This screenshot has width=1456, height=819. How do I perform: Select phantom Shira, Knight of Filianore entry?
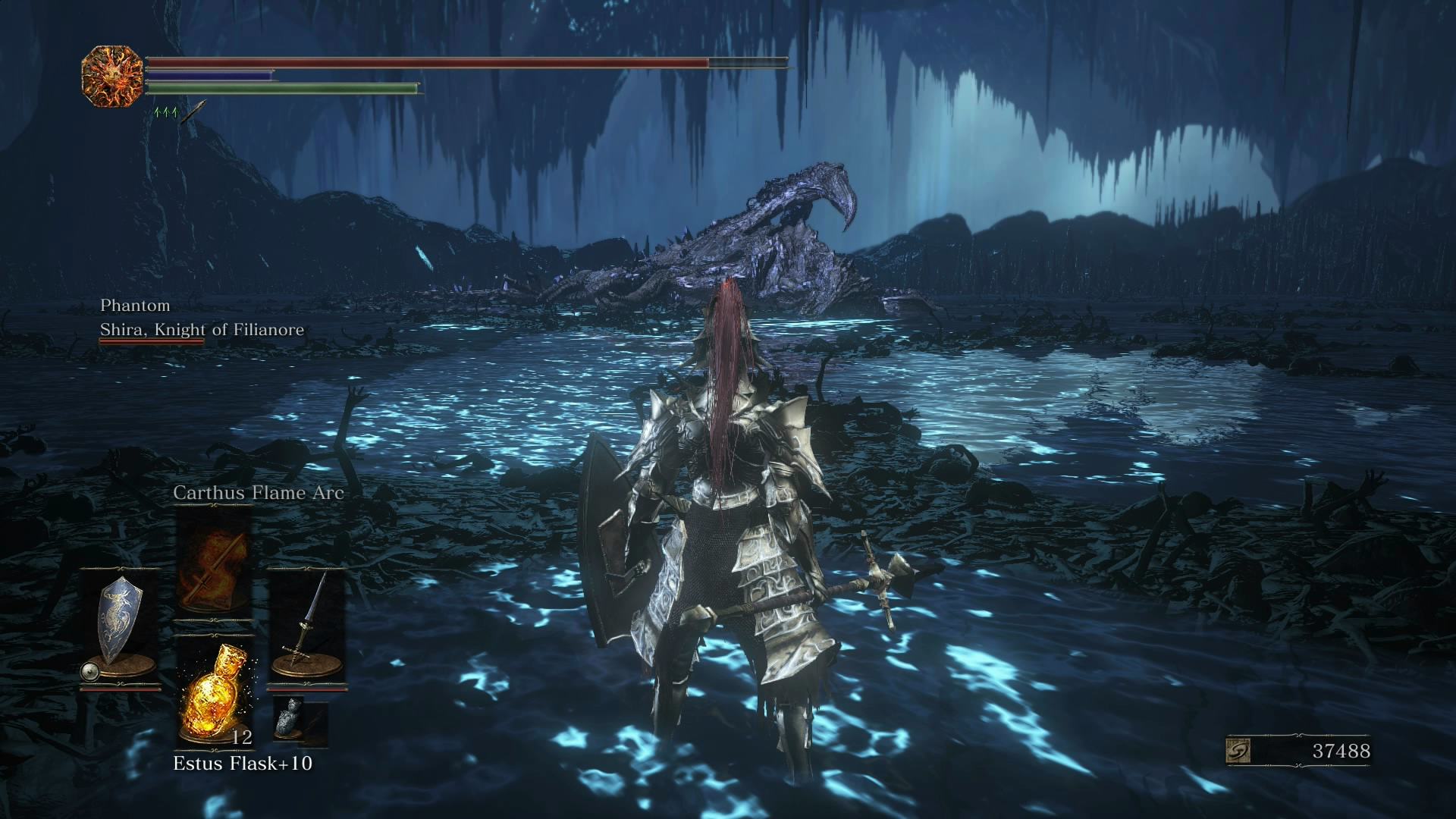(x=202, y=329)
